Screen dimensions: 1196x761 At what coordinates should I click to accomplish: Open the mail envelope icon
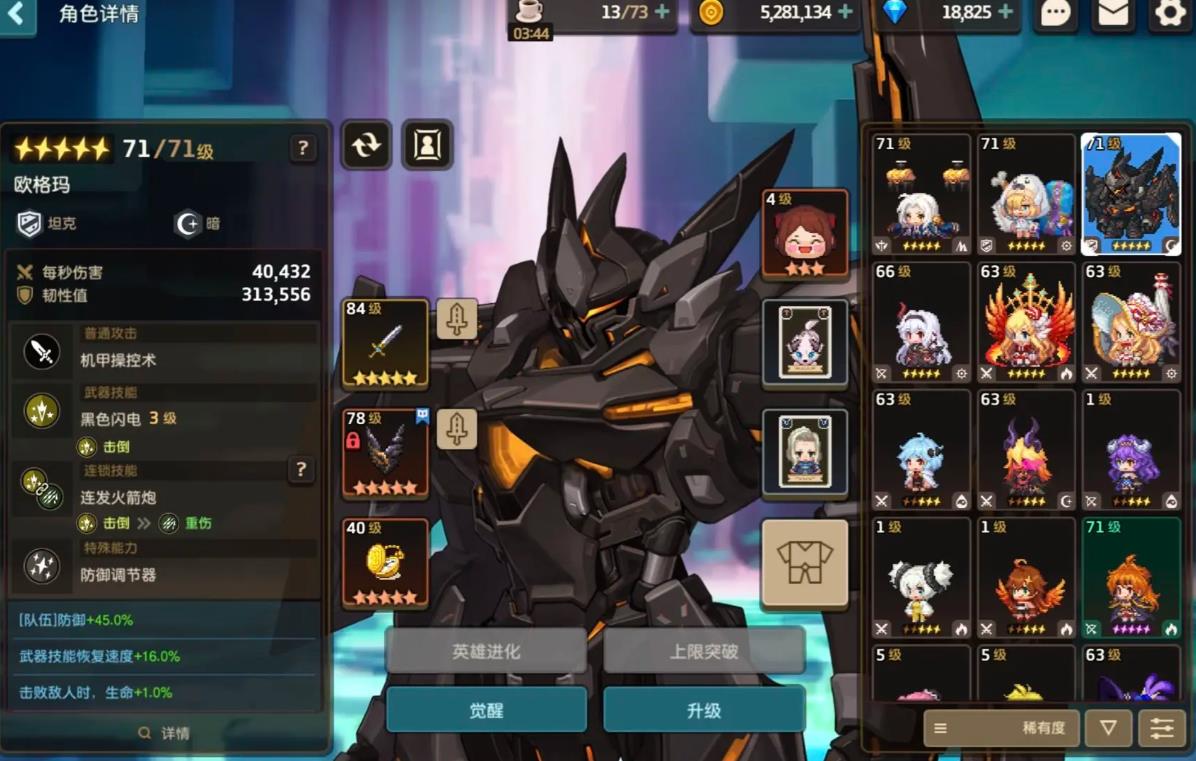coord(1113,13)
